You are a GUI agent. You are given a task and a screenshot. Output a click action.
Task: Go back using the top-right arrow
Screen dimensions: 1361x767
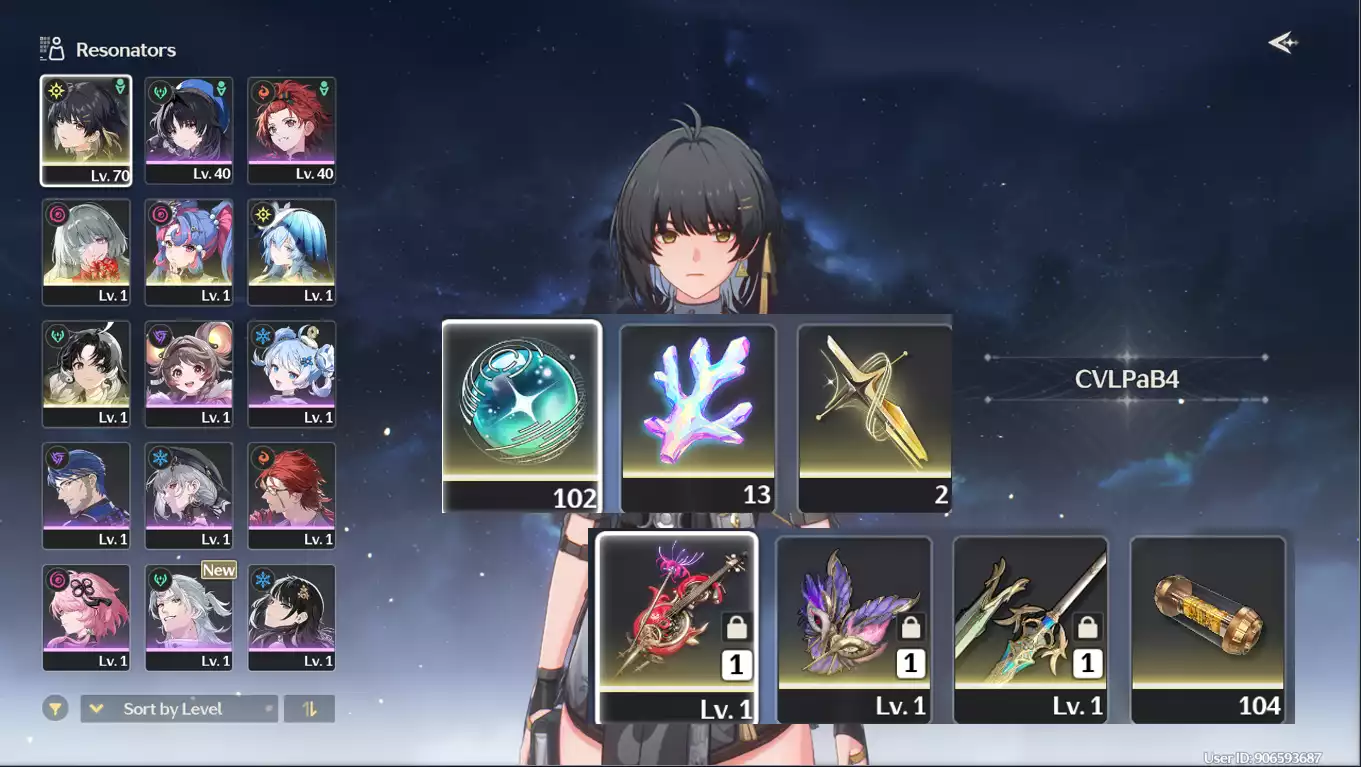[x=1282, y=42]
